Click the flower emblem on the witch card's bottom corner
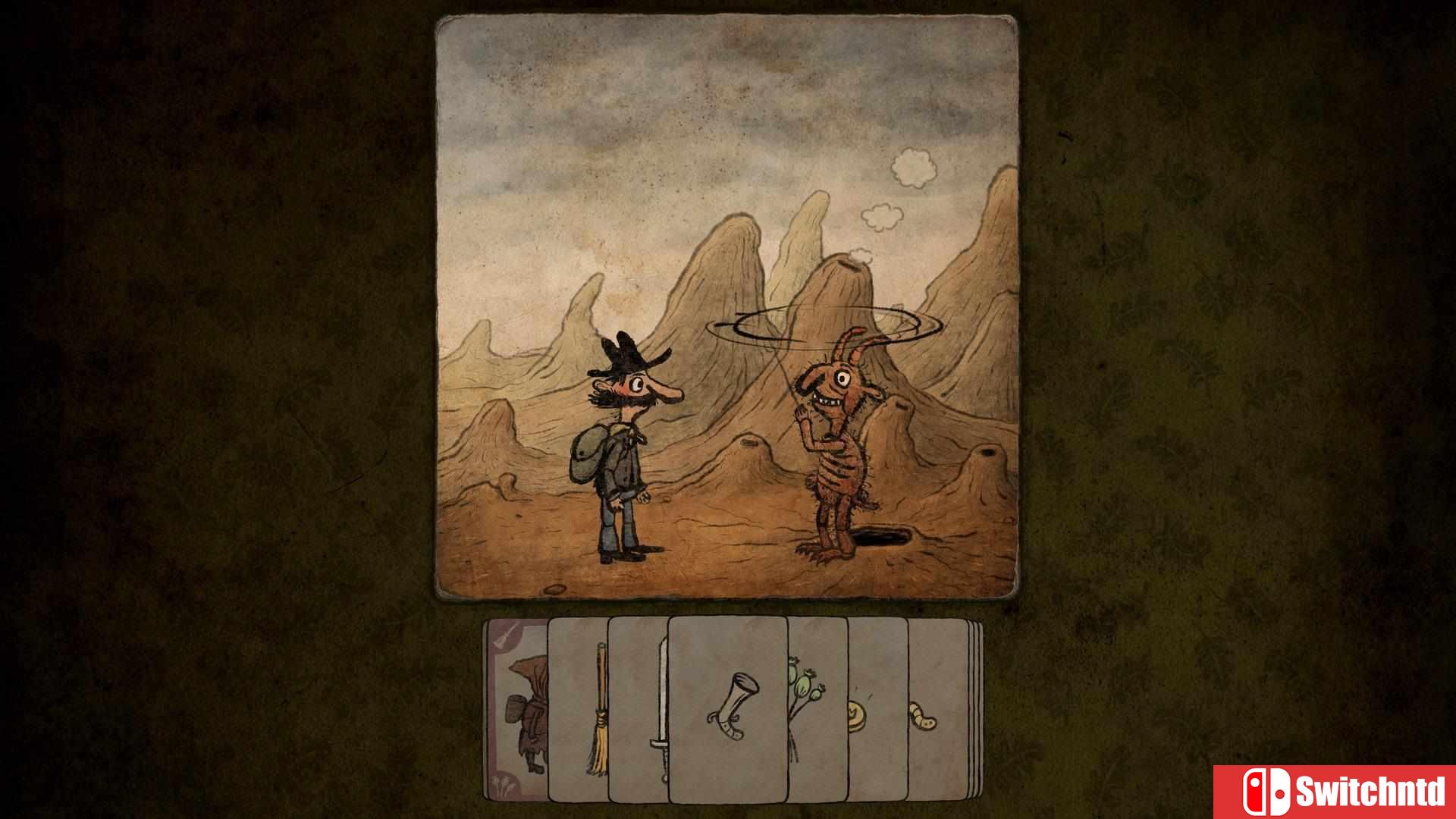 501,783
